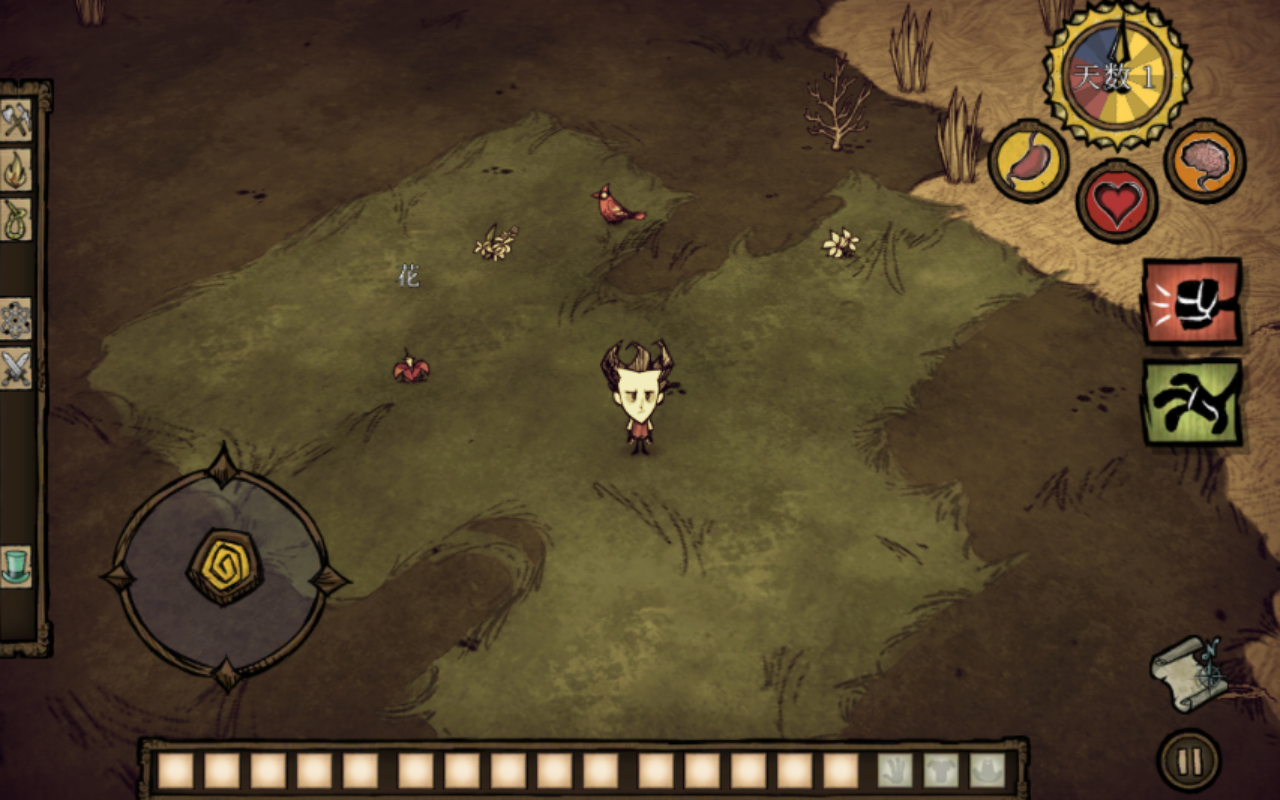Open the green top hat Dress tab
1280x800 pixels.
(16, 566)
